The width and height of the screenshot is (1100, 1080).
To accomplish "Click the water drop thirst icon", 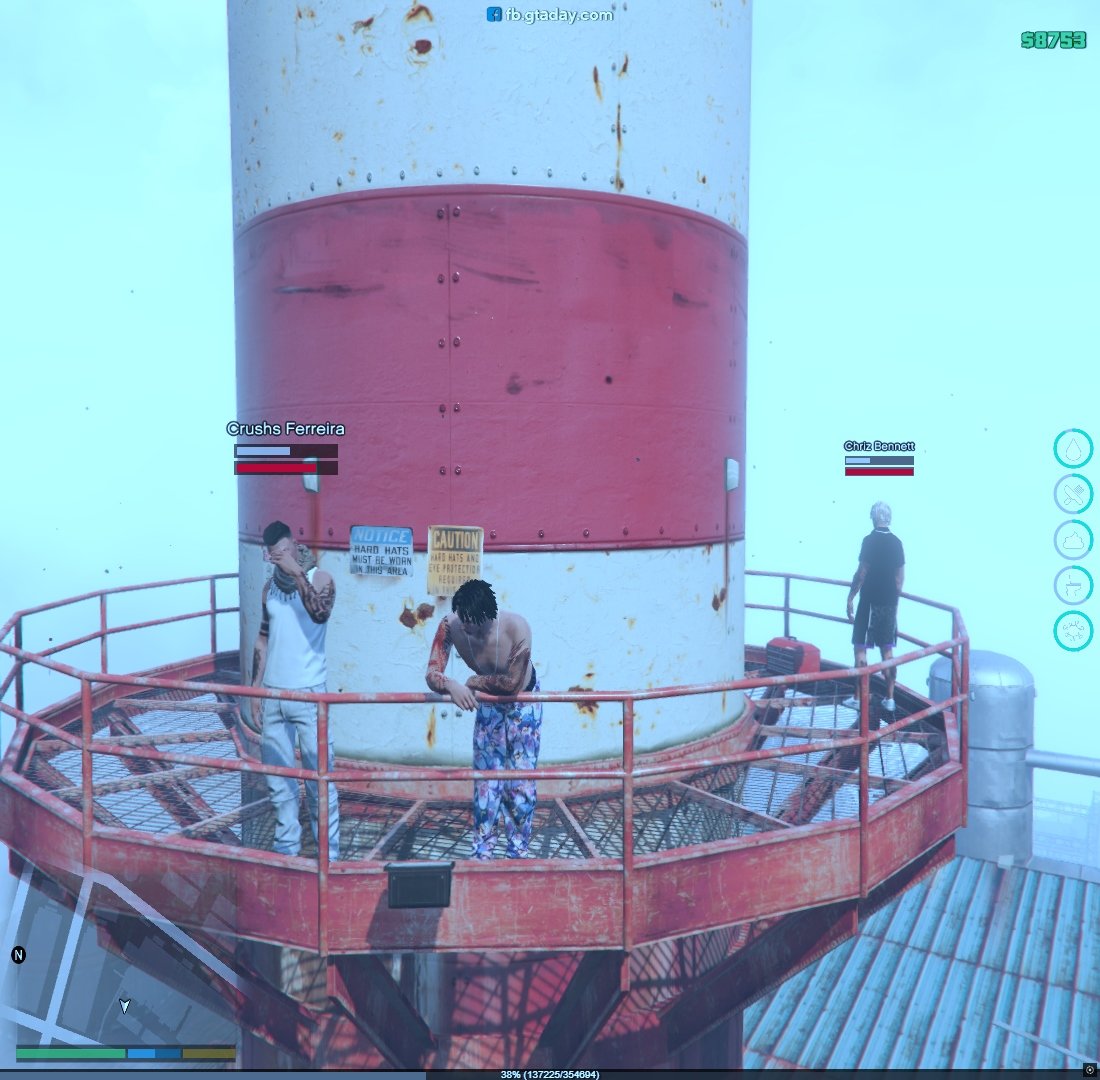I will [1073, 449].
